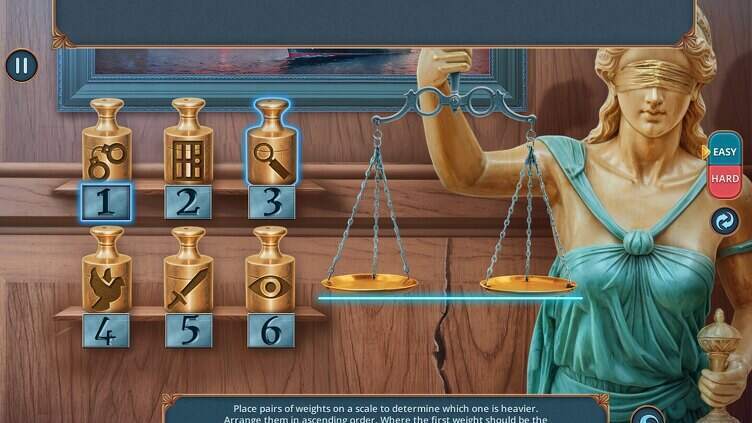Choose the eye weight
Viewport: 752px width, 423px height.
[271, 275]
